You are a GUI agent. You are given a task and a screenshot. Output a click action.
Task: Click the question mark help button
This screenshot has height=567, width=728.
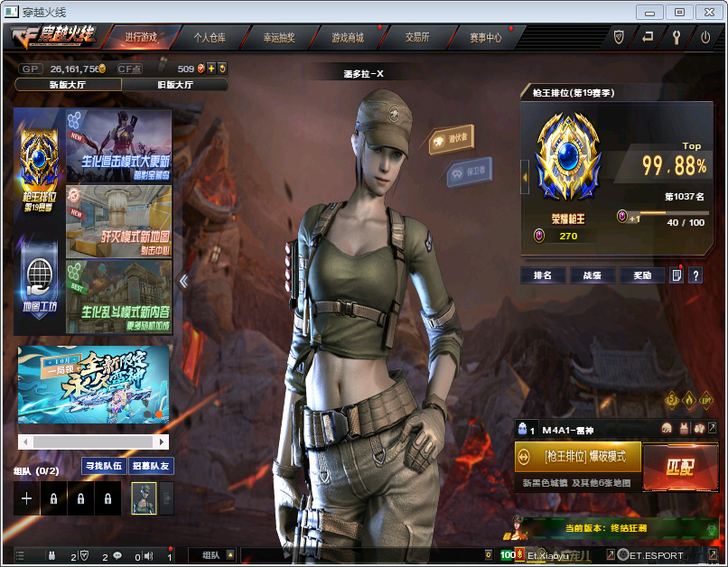click(696, 275)
